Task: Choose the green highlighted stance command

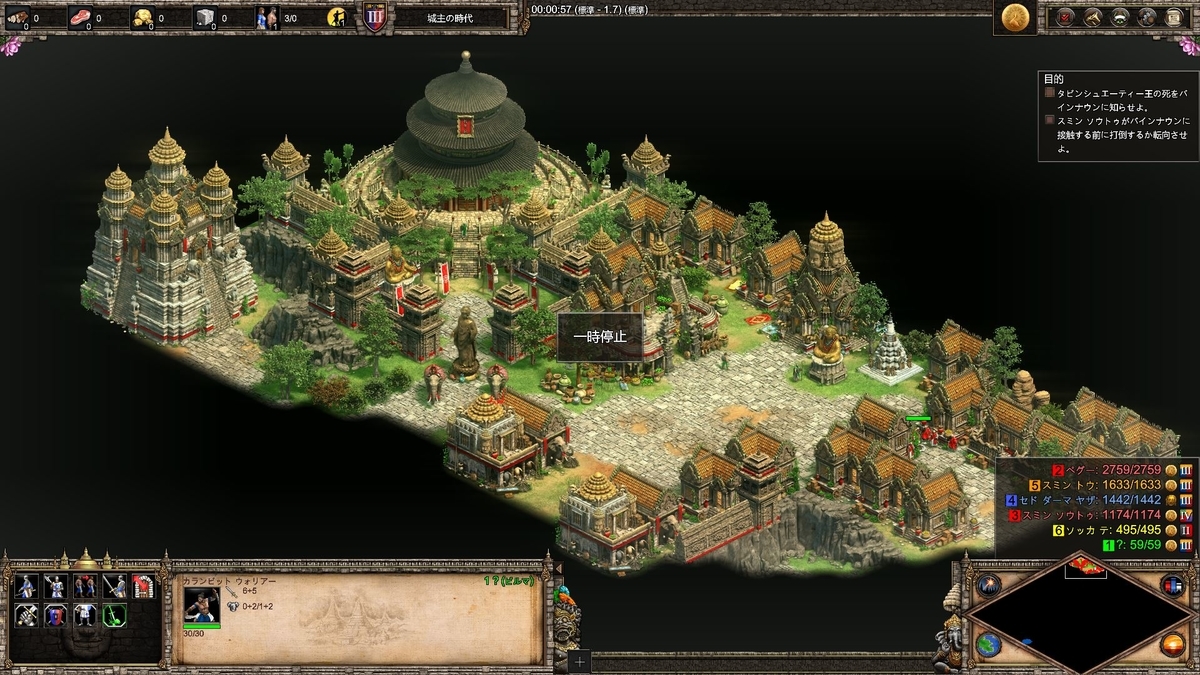Action: tap(114, 614)
